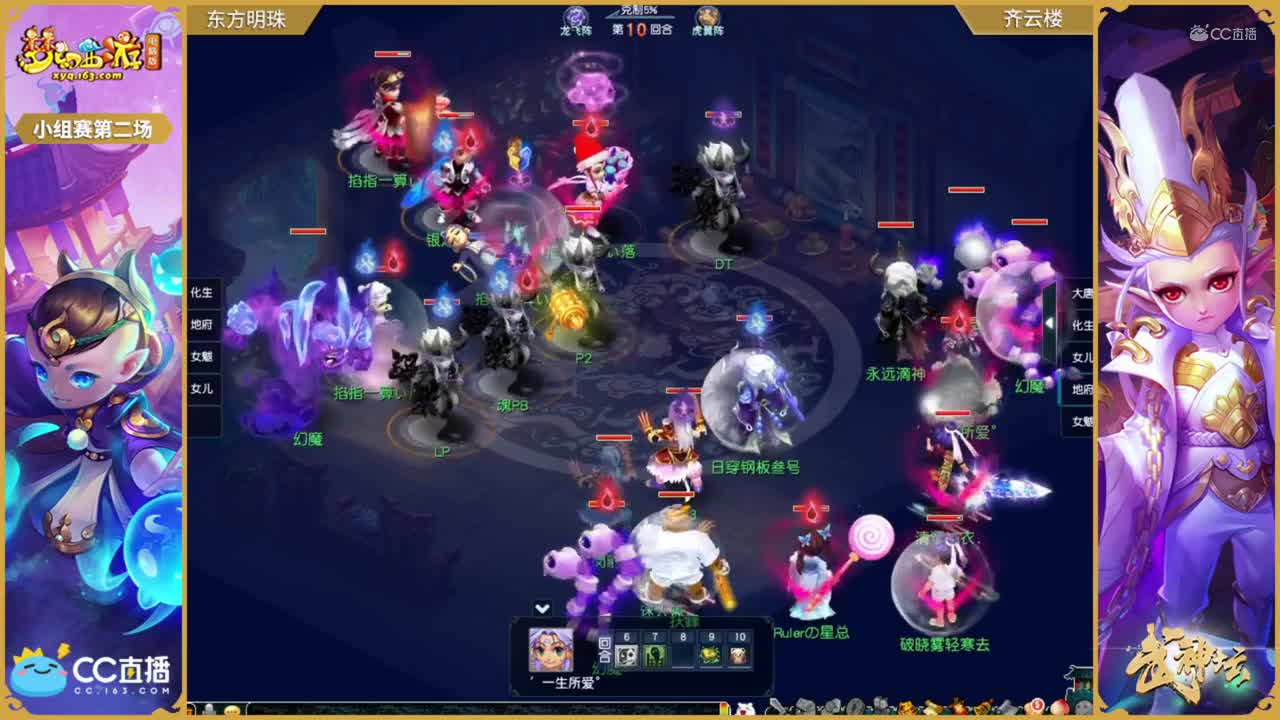Click round 9 skill icon in turn panel
The height and width of the screenshot is (720, 1280).
coord(710,656)
